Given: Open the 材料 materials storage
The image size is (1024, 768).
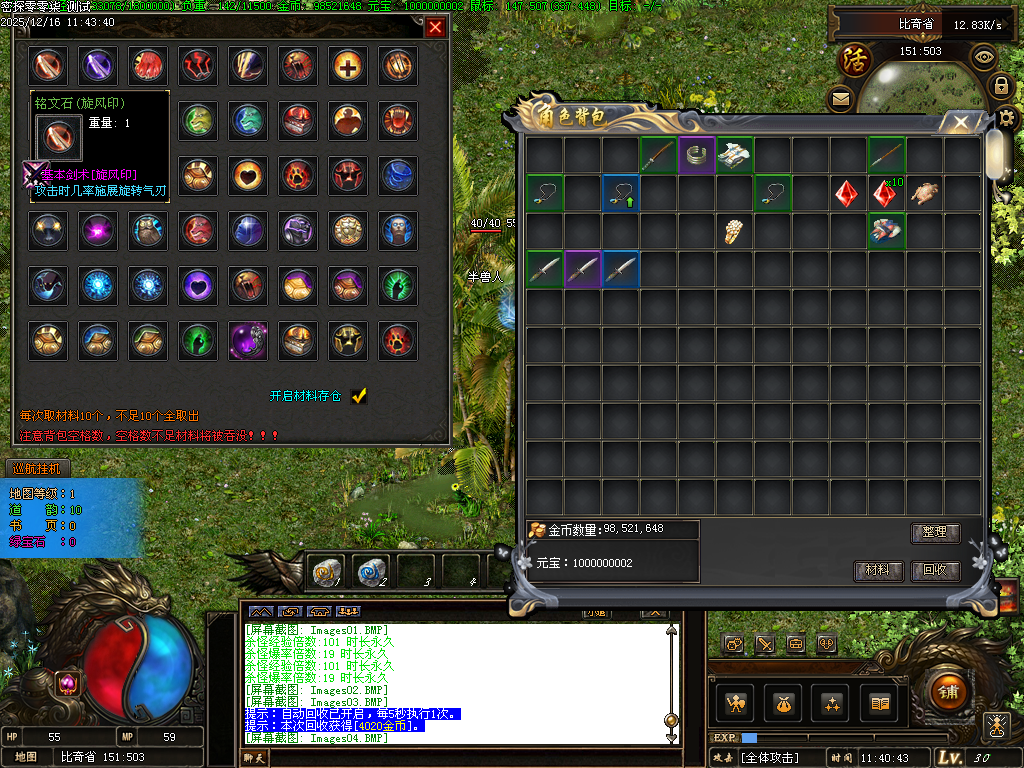Looking at the screenshot, I should pyautogui.click(x=878, y=571).
